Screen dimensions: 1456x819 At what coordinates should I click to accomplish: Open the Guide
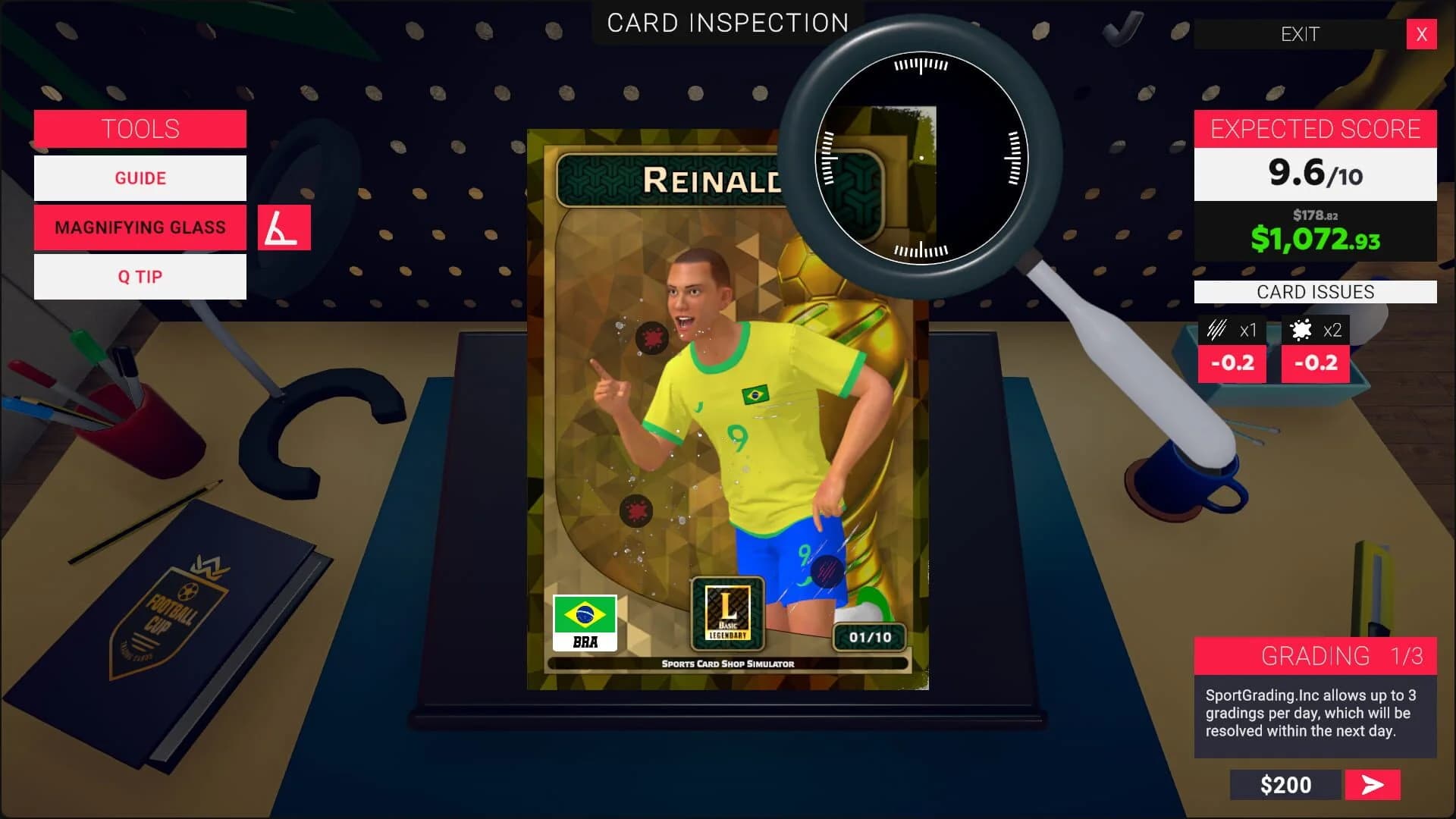[140, 177]
